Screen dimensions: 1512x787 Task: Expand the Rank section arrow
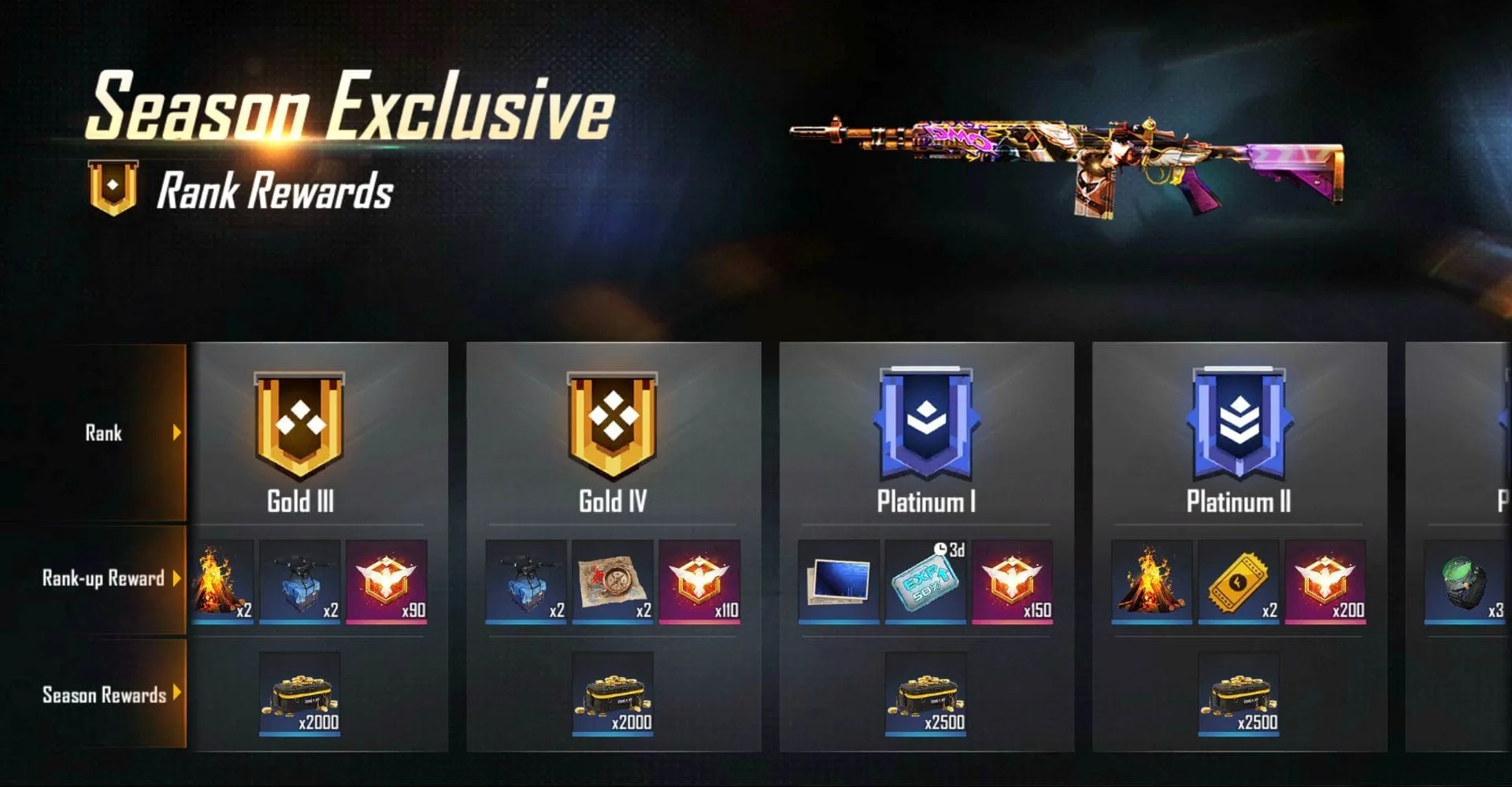177,434
